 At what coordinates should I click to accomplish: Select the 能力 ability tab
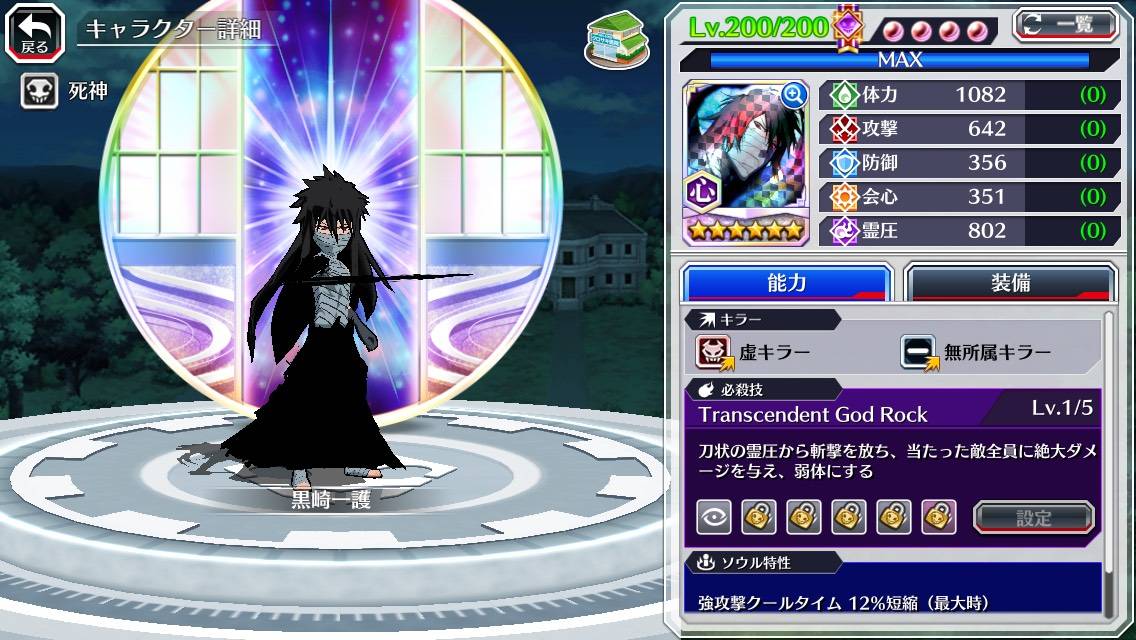[x=786, y=284]
